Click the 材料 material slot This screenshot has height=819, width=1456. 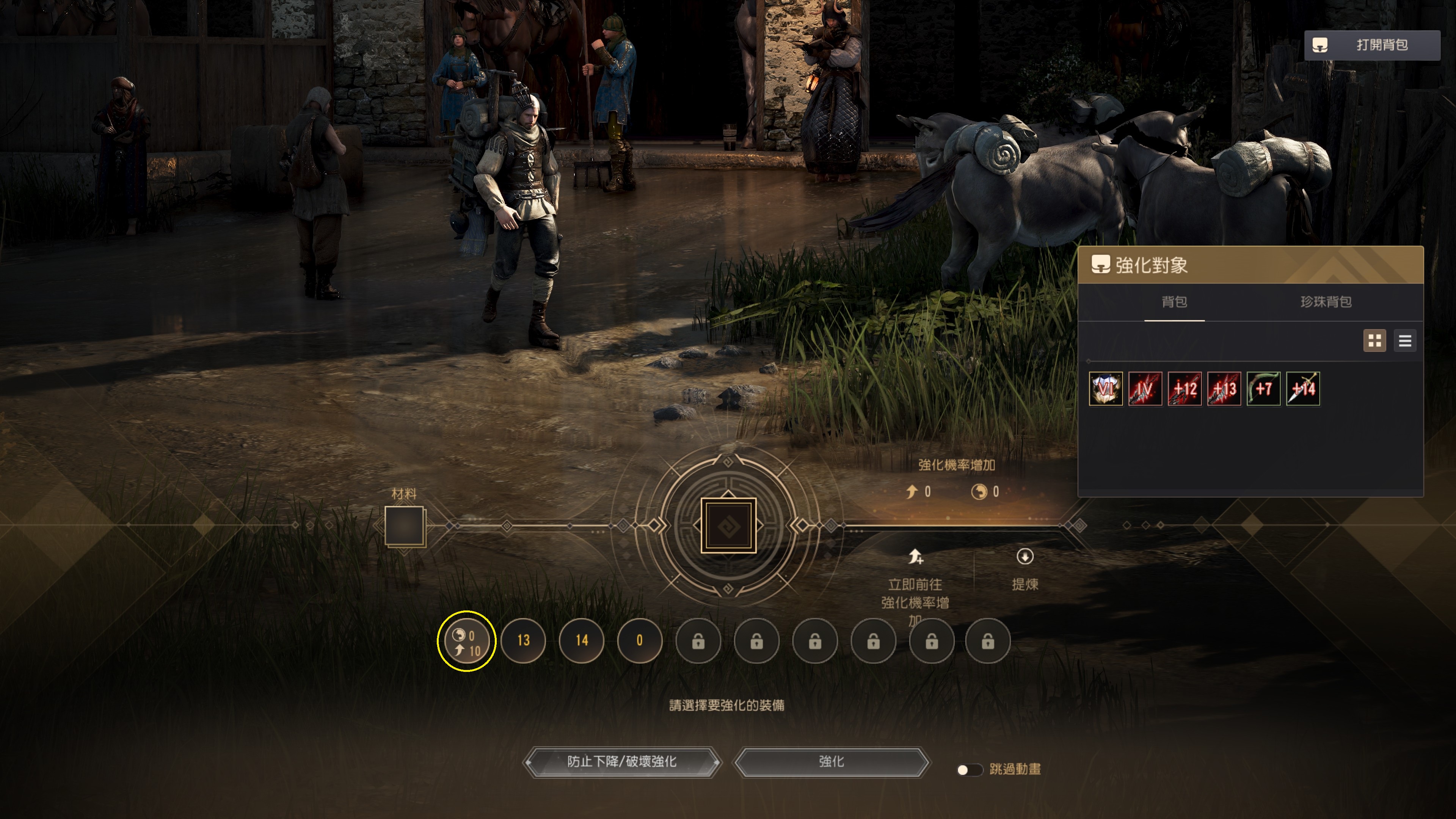click(x=404, y=526)
